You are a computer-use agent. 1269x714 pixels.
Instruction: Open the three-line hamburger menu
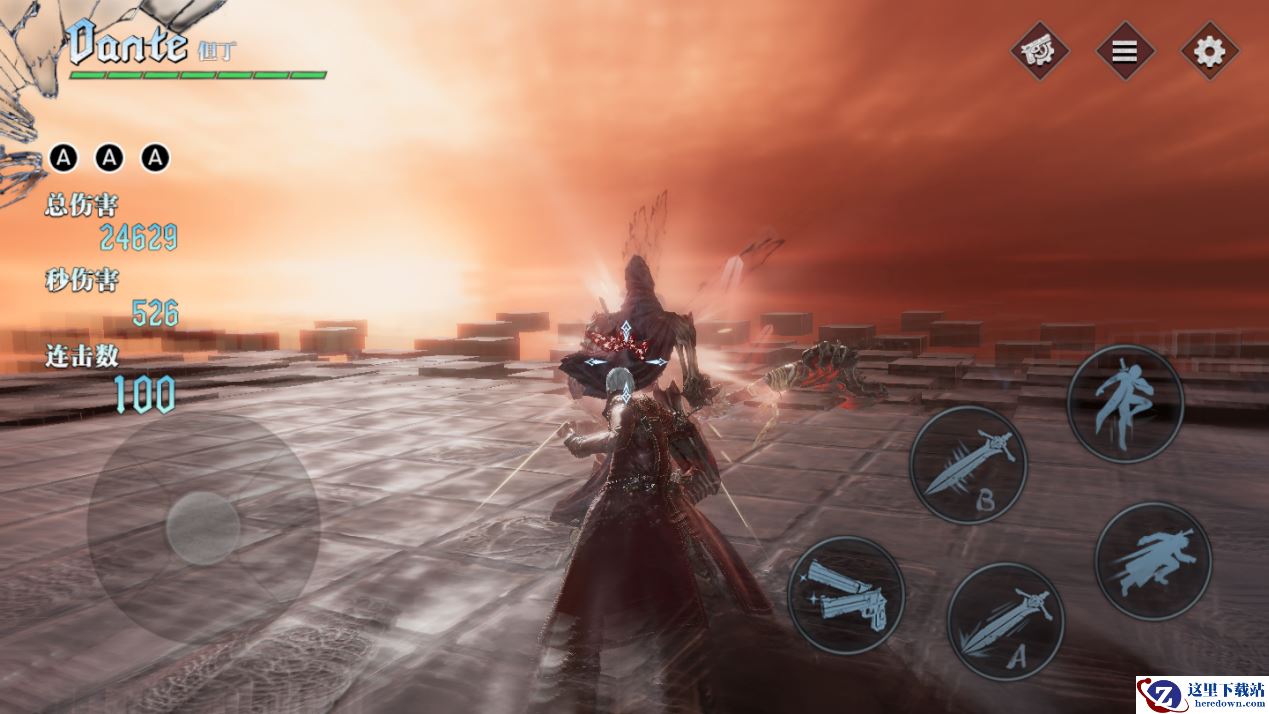click(x=1125, y=51)
